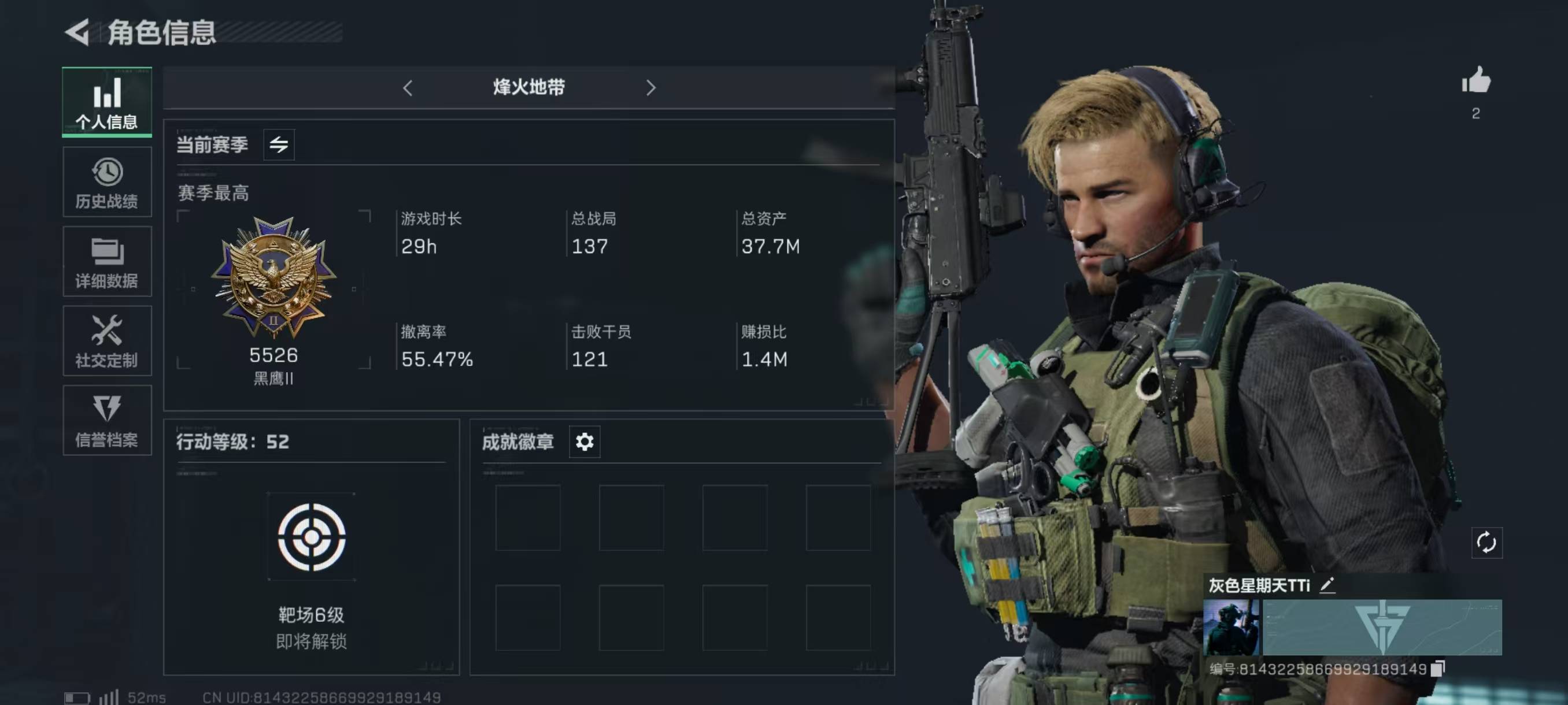
Task: Open the 靶场6级 target unlock icon
Action: 312,537
